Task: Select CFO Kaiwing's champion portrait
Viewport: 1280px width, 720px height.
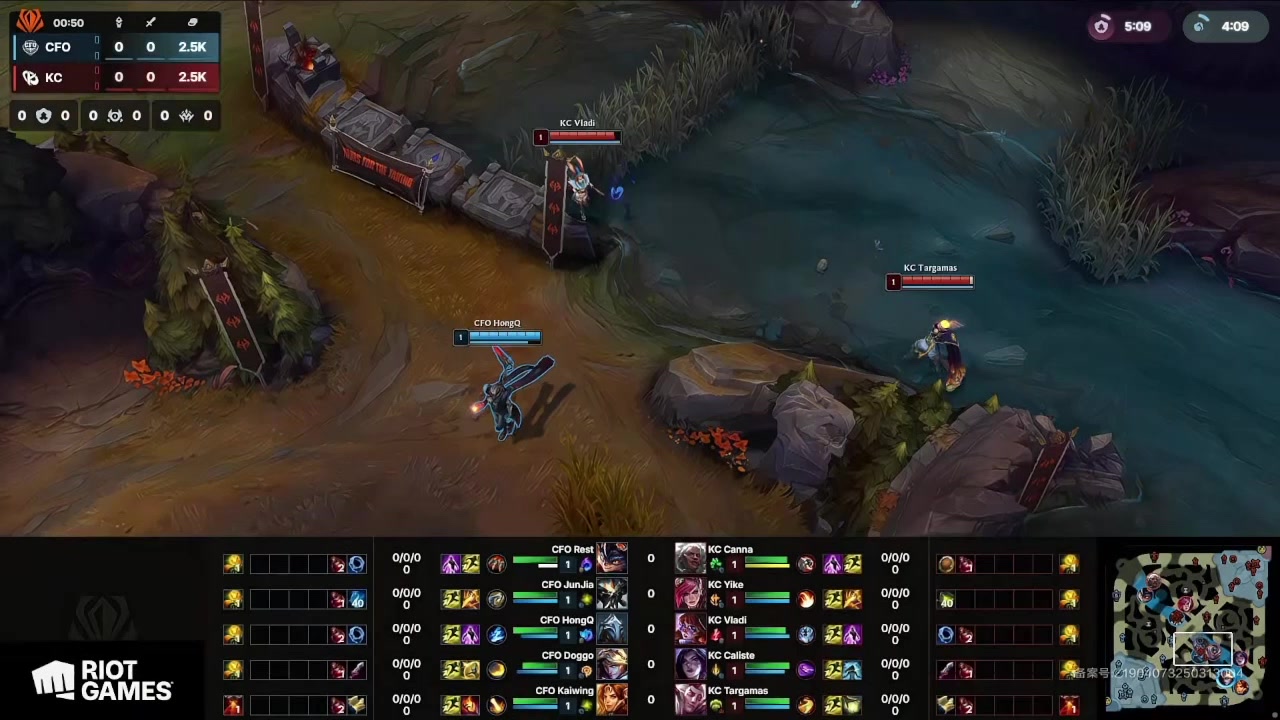Action: coord(612,699)
